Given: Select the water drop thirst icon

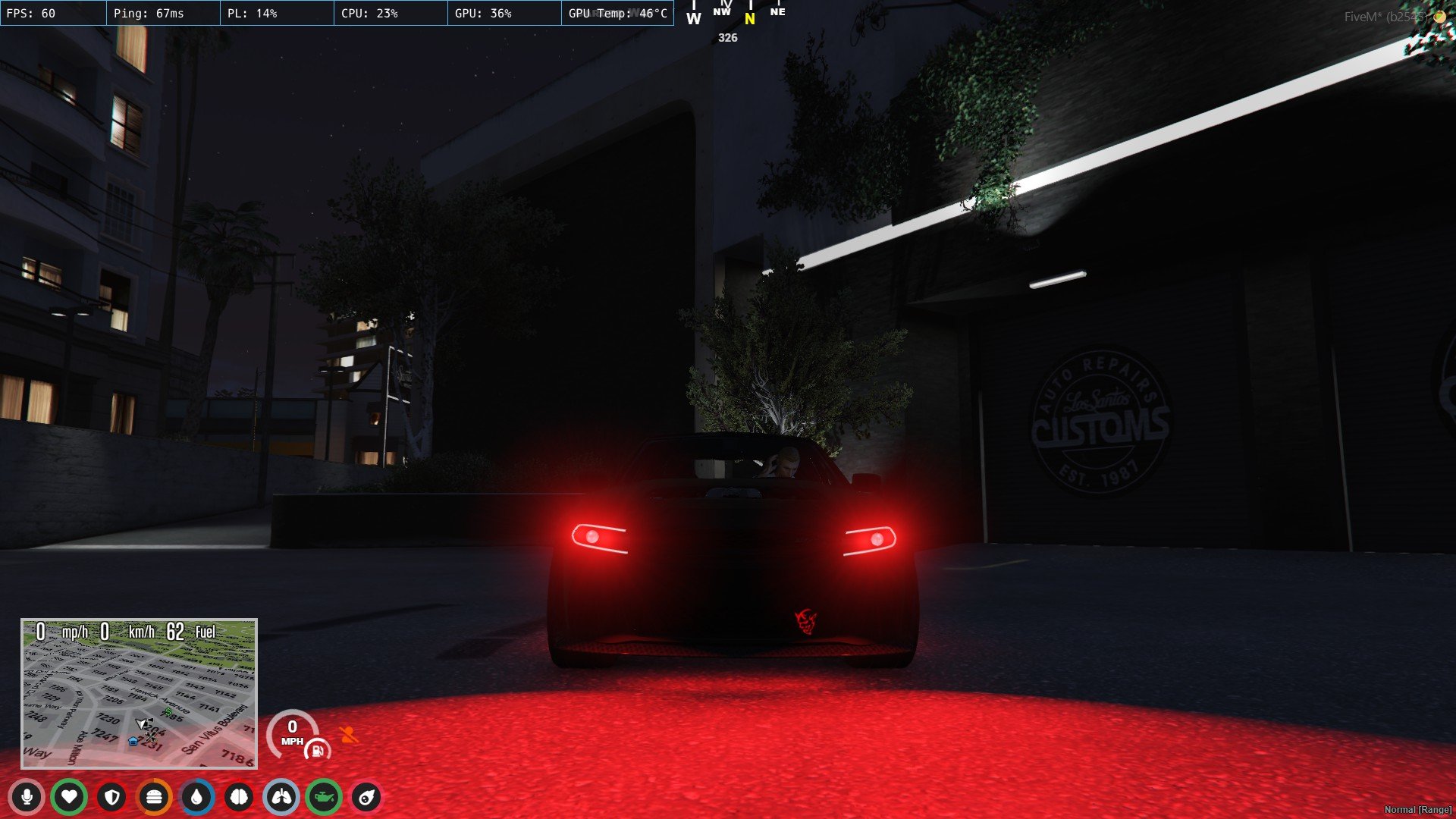Looking at the screenshot, I should [197, 797].
